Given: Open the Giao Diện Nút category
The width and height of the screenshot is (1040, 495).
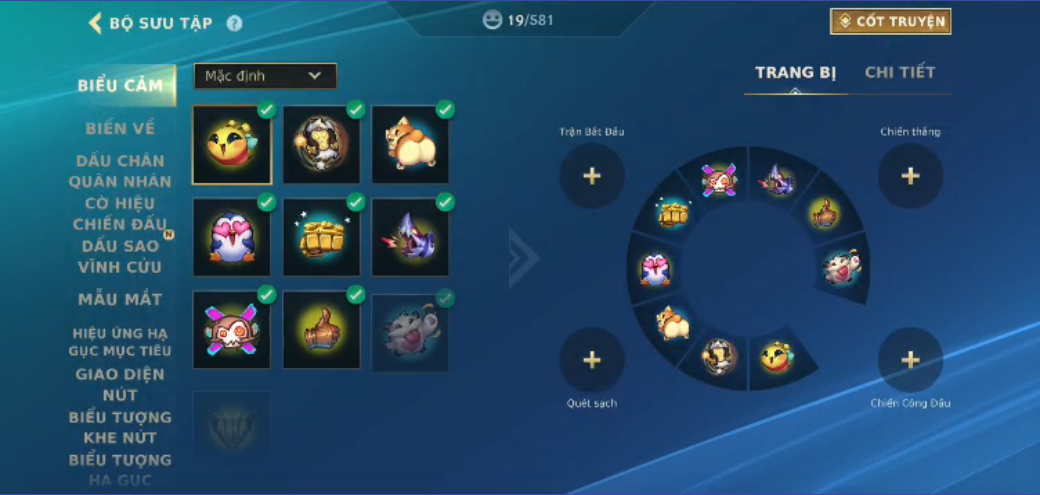Looking at the screenshot, I should pos(120,384).
